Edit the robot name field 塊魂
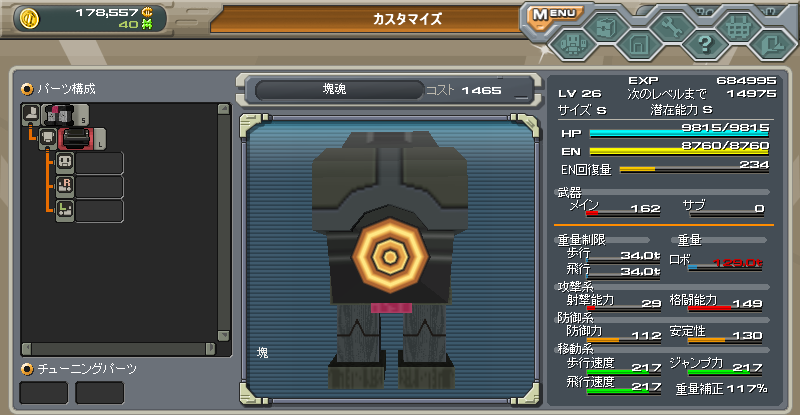The width and height of the screenshot is (802, 415). [x=335, y=90]
